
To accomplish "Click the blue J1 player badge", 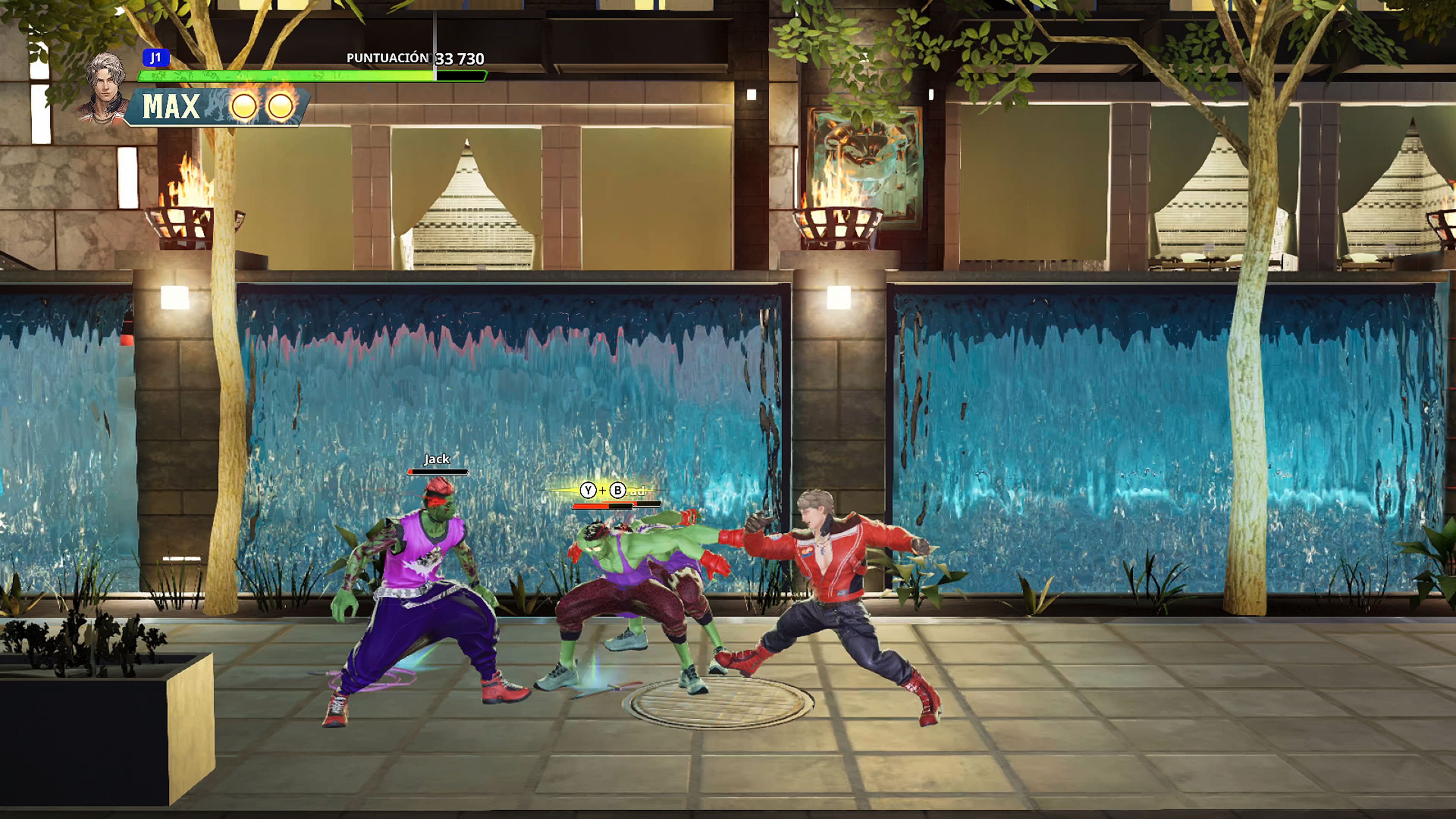I will point(156,58).
